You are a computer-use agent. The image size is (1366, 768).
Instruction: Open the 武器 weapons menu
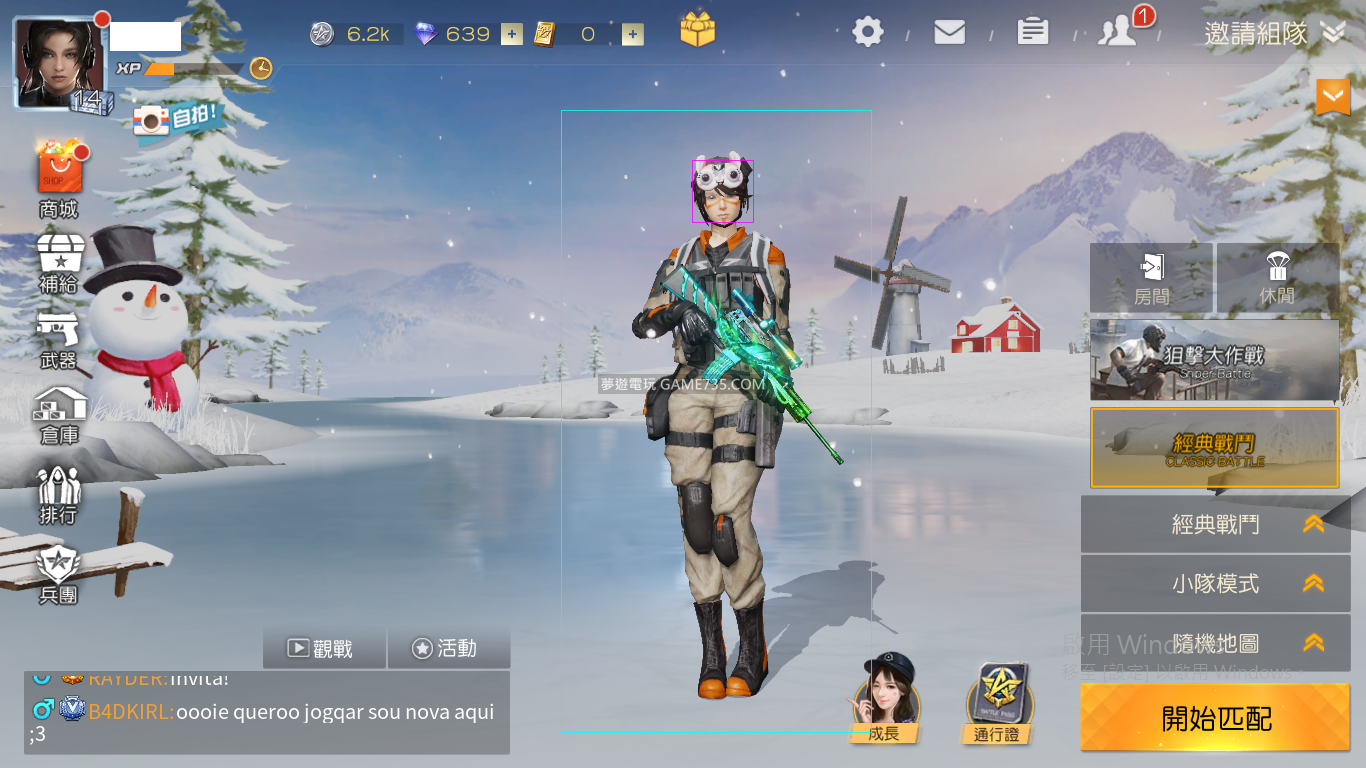point(59,340)
